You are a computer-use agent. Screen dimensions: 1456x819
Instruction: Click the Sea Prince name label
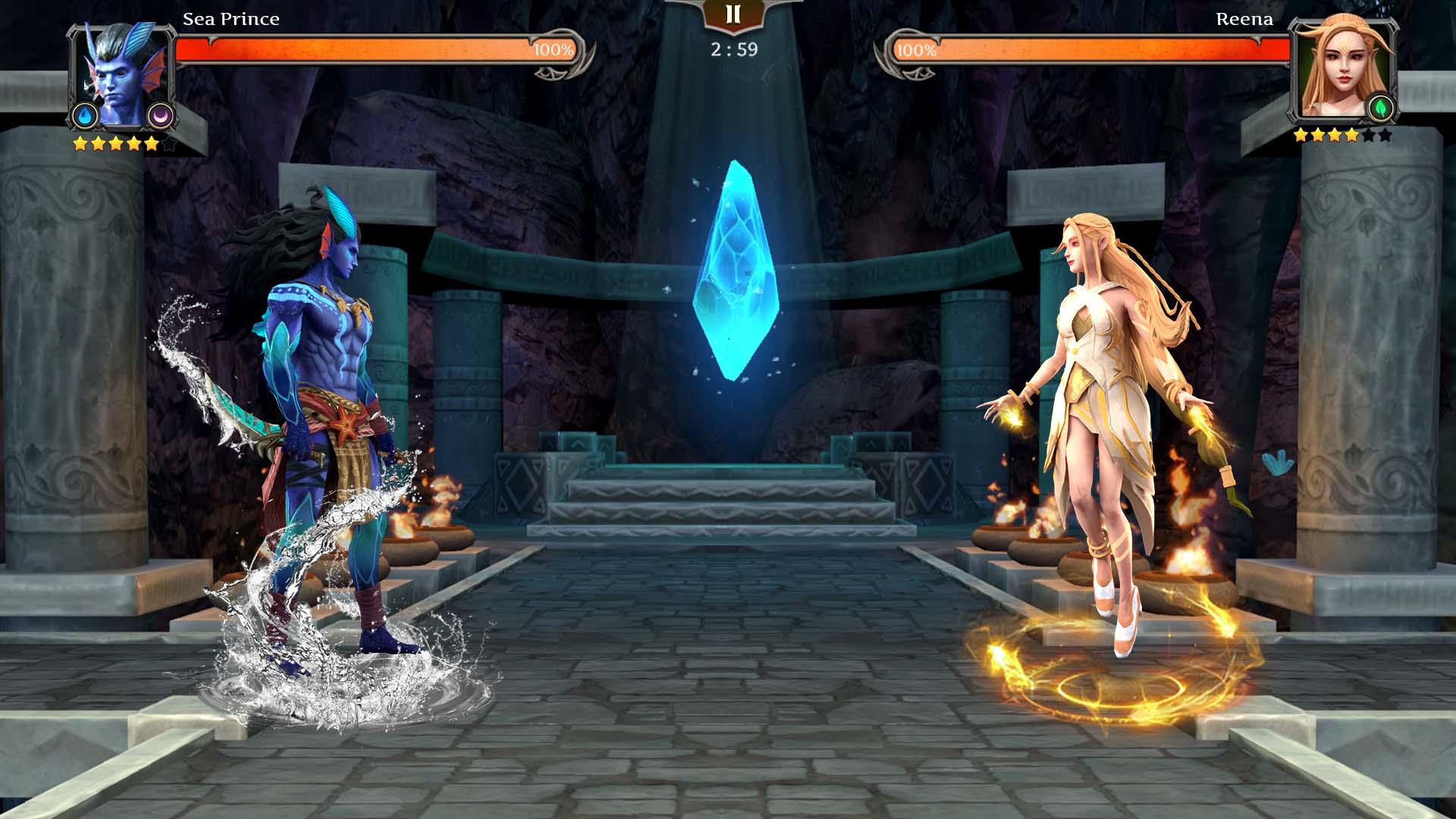(x=229, y=19)
